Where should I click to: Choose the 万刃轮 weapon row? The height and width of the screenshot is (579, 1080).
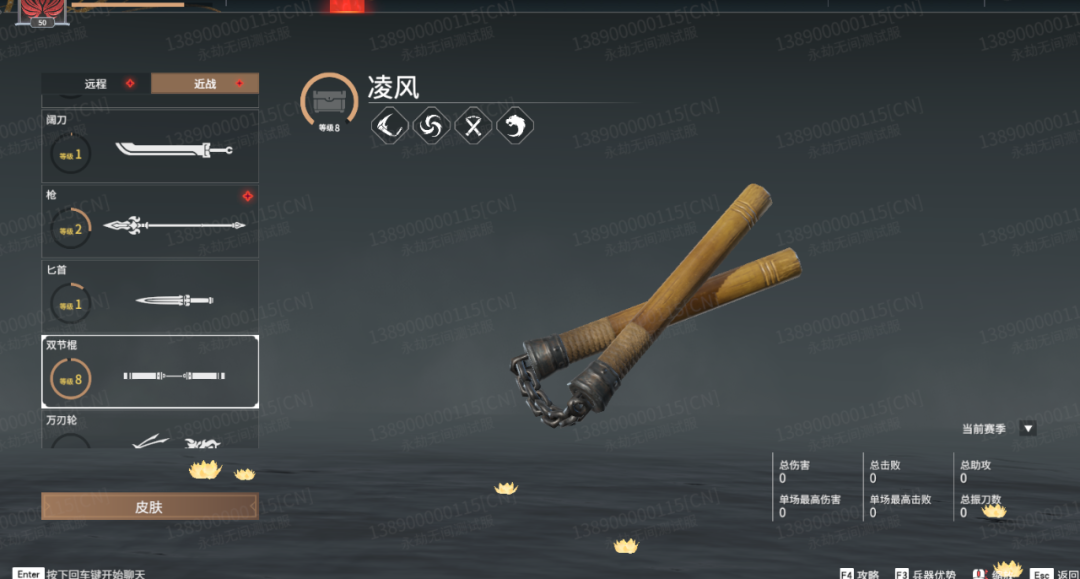point(150,432)
